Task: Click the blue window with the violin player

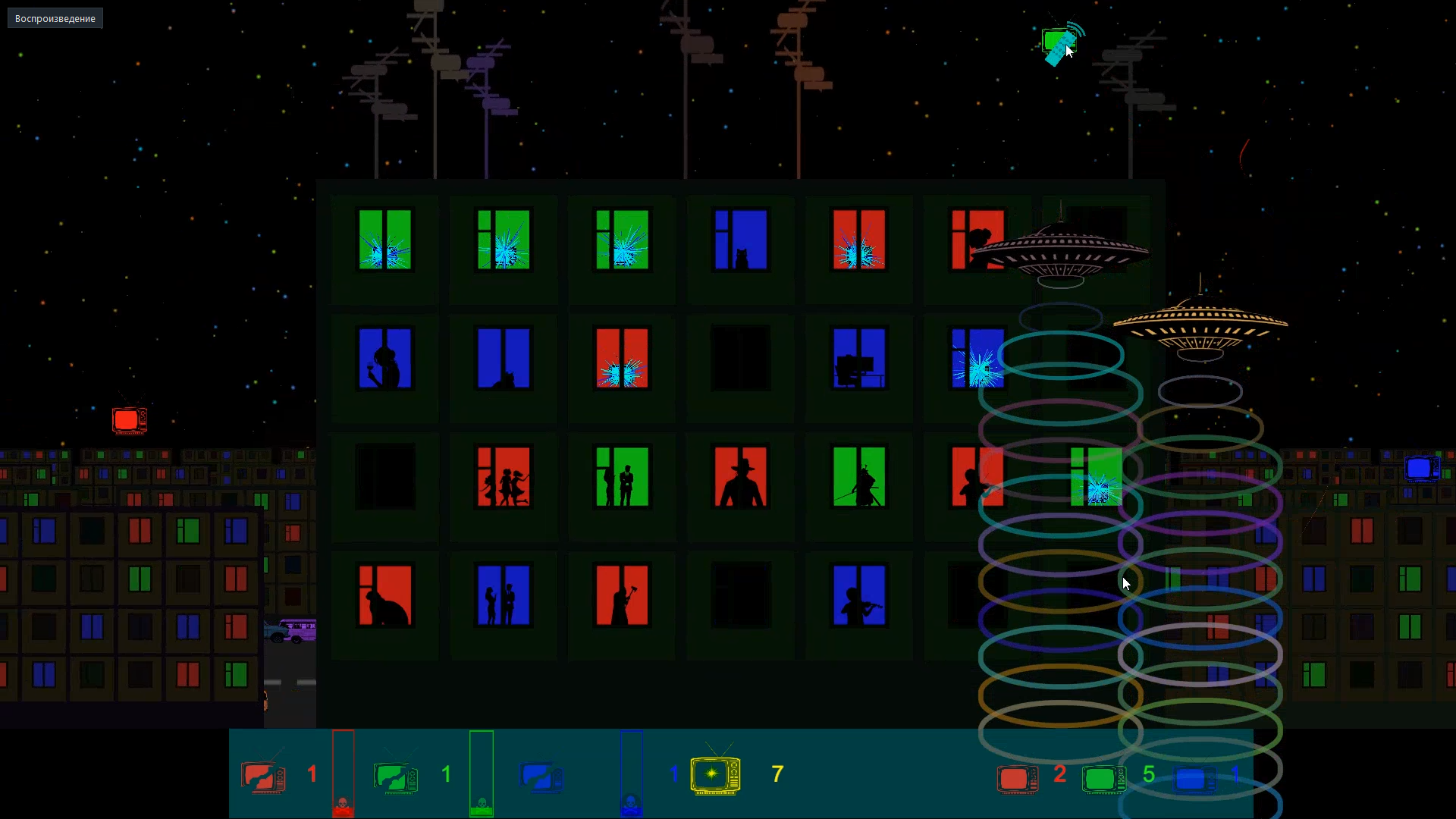Action: tap(858, 595)
